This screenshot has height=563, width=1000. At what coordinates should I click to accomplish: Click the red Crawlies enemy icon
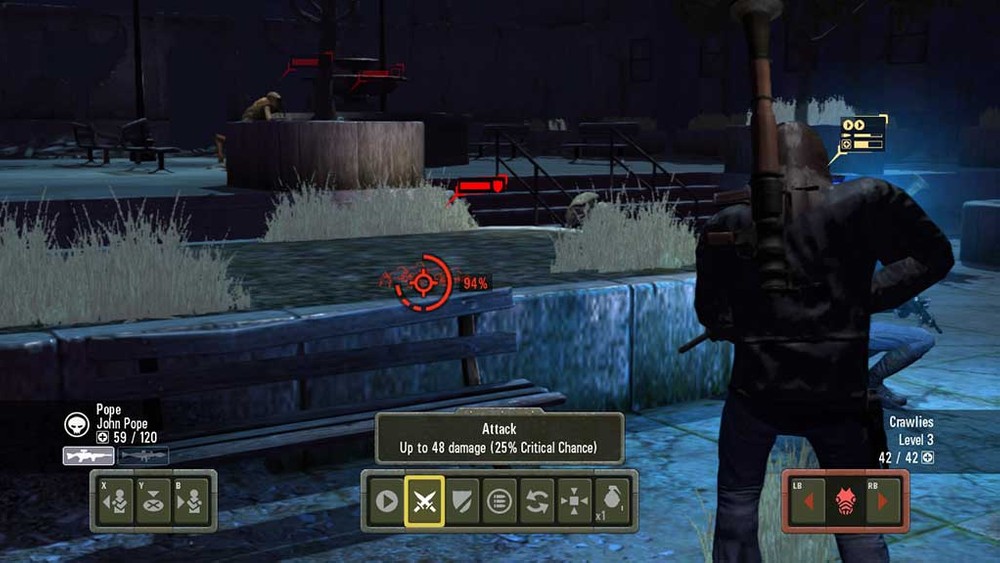coord(846,501)
